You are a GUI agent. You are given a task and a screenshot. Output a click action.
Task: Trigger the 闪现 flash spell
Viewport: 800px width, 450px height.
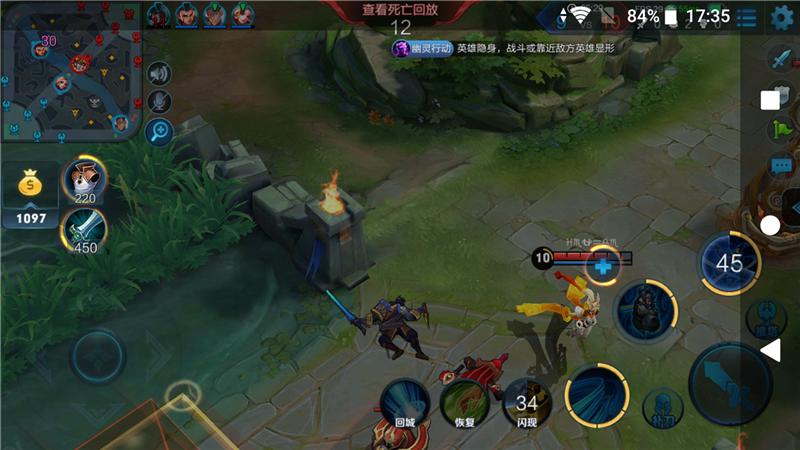[x=526, y=400]
